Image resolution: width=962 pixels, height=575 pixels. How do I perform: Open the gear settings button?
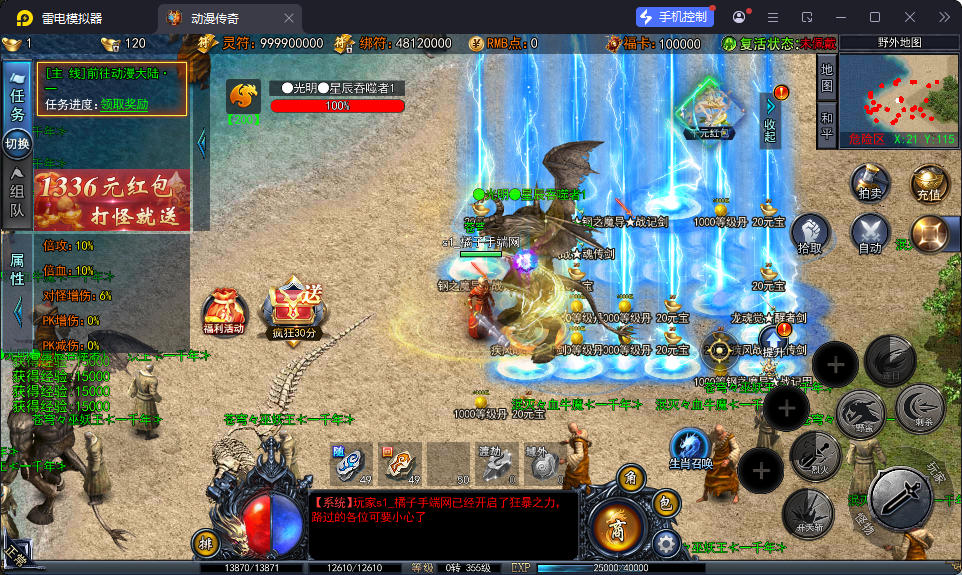(667, 544)
